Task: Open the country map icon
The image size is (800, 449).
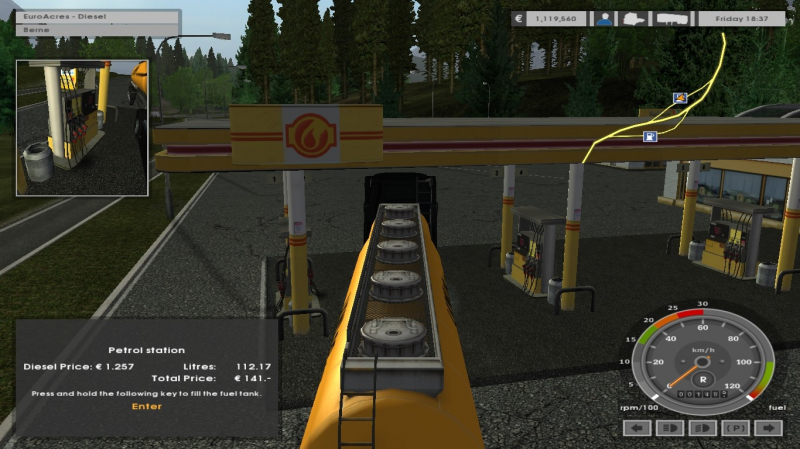Action: [633, 18]
